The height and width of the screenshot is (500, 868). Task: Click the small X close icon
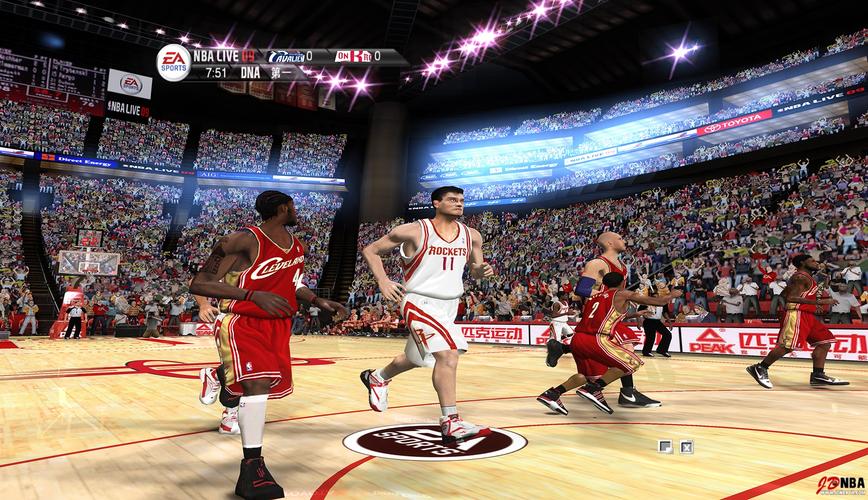687,447
